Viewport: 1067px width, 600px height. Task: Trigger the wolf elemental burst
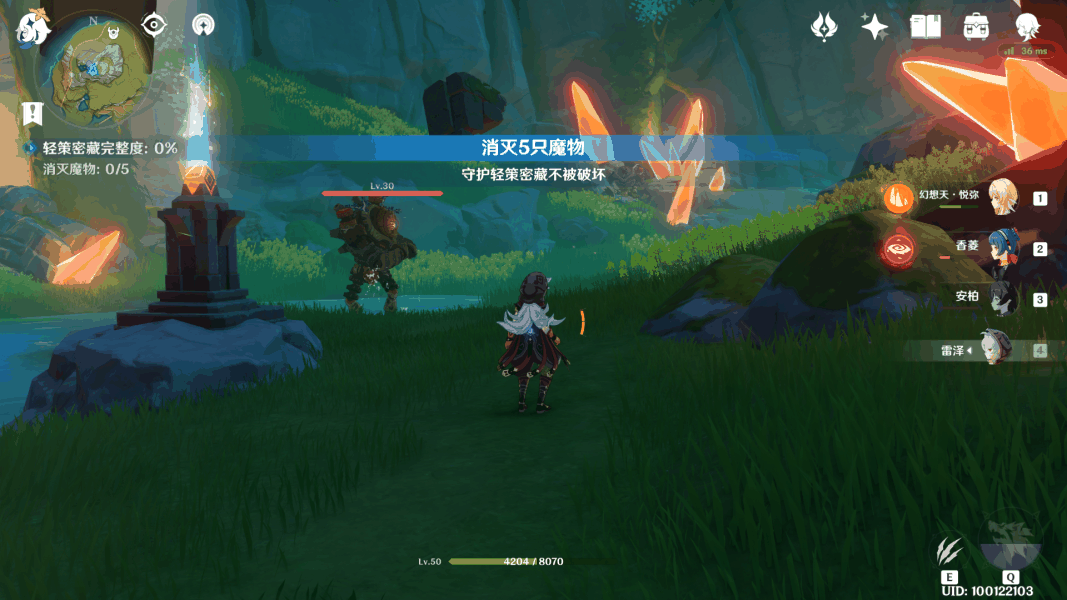point(1010,545)
